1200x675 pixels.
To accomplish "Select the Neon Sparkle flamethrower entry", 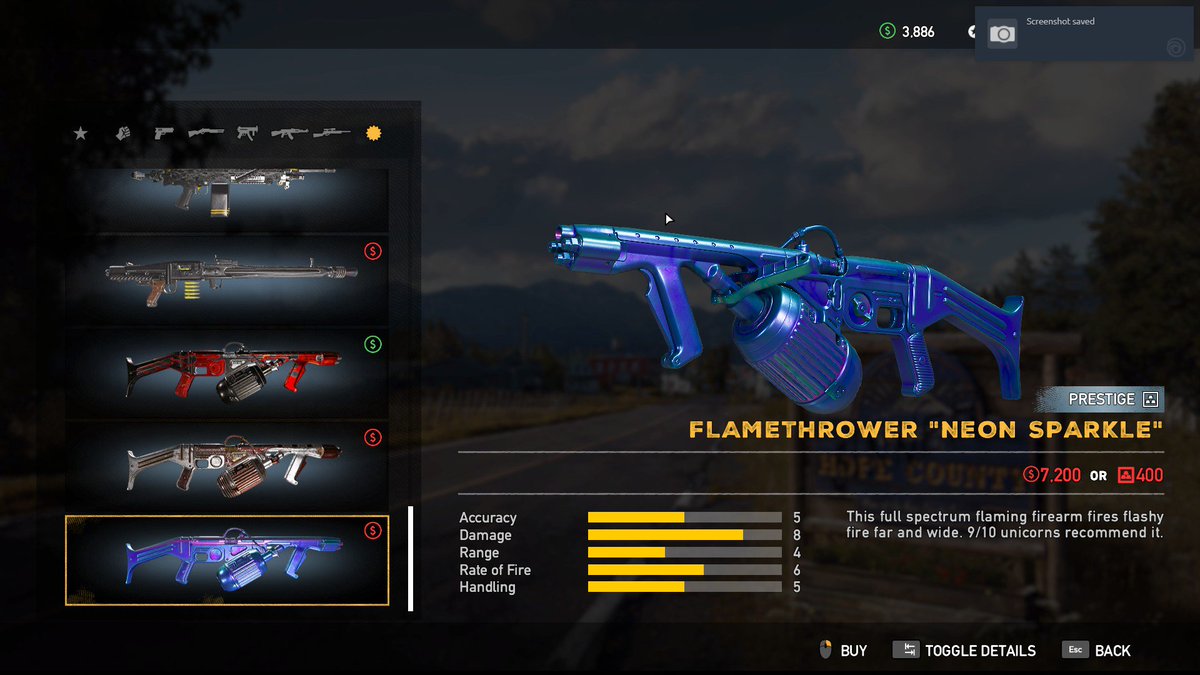I will [227, 560].
